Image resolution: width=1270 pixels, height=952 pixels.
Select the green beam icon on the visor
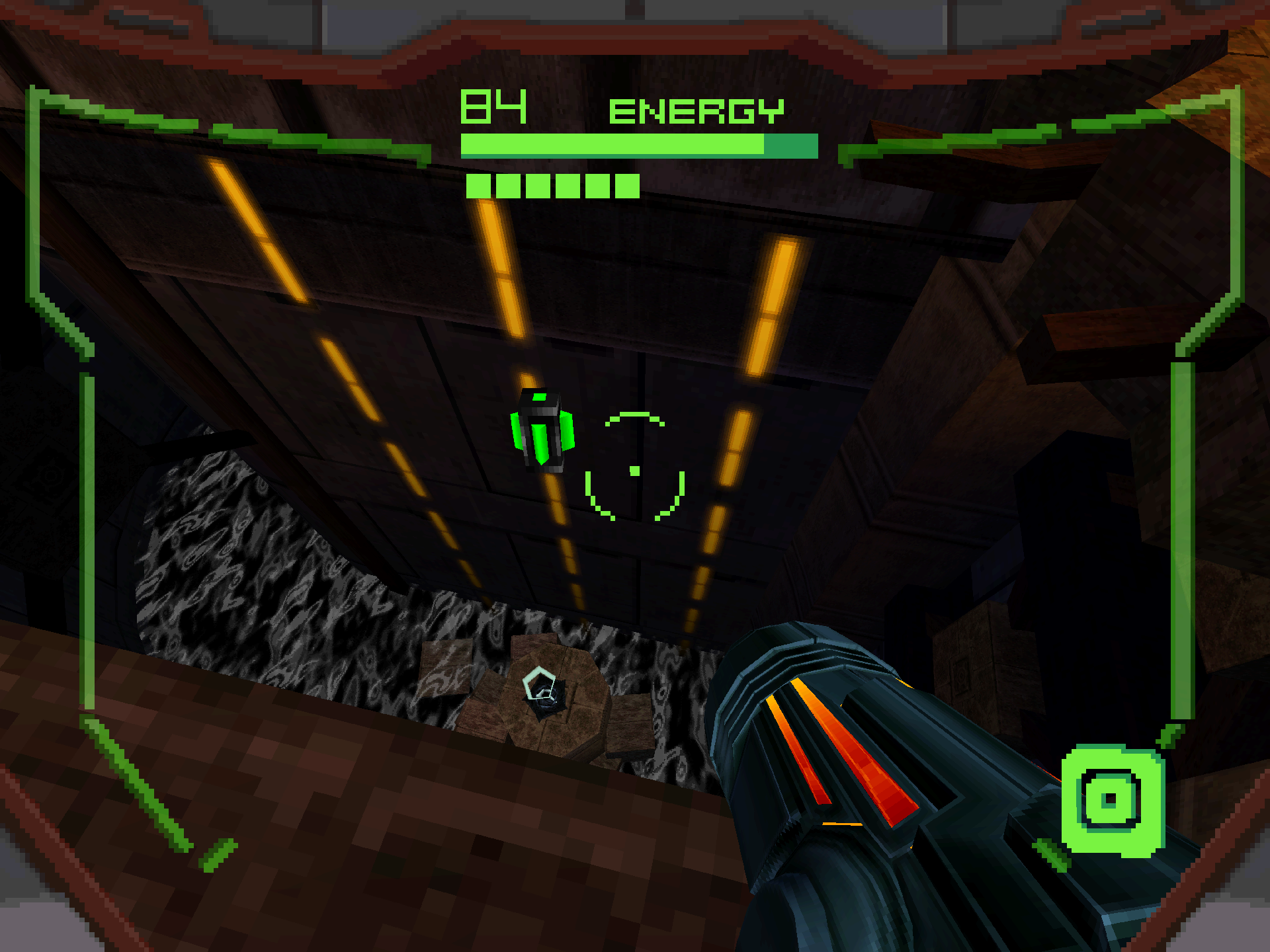click(1112, 800)
